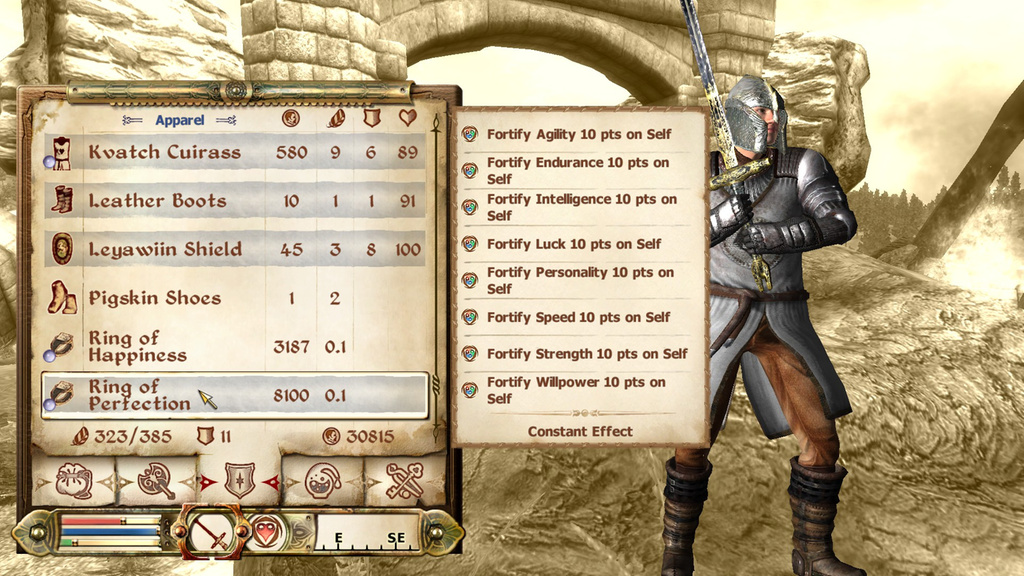Equip the Ring of Perfection
This screenshot has width=1024, height=576.
(235, 395)
